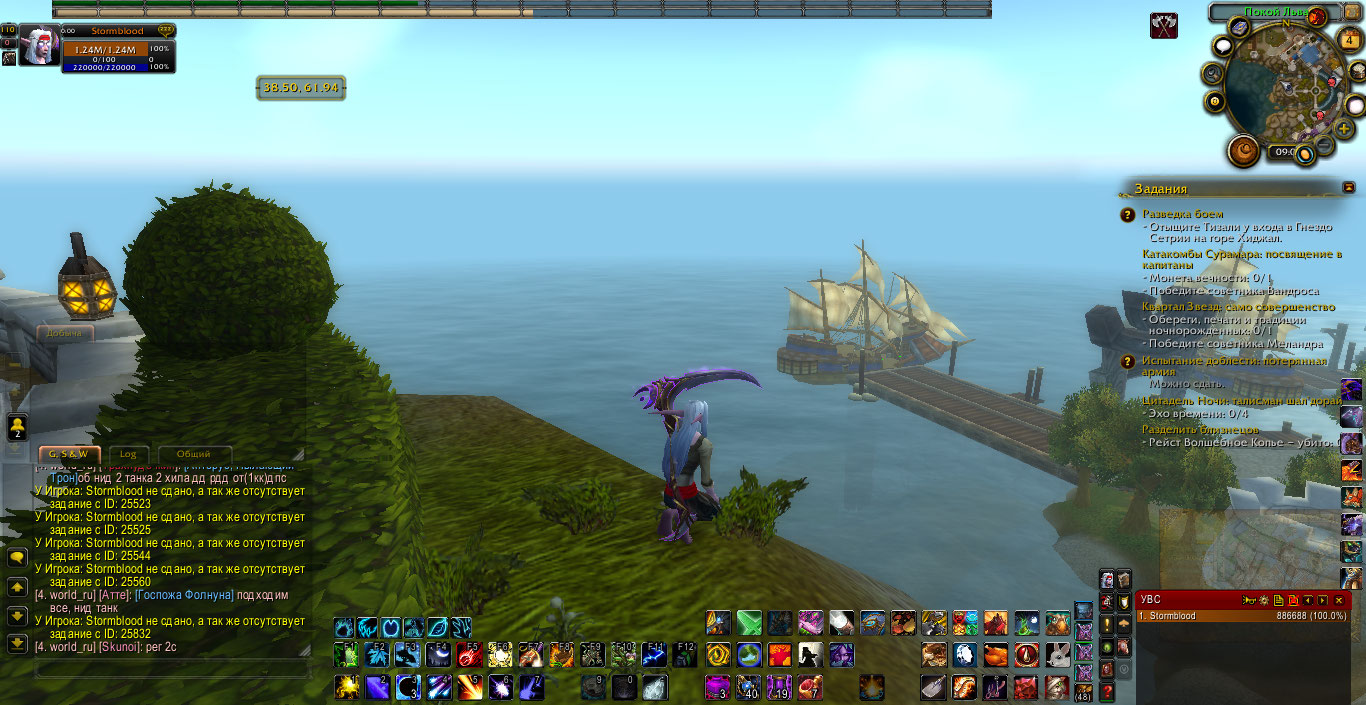Open the Общий chat tab

point(196,454)
